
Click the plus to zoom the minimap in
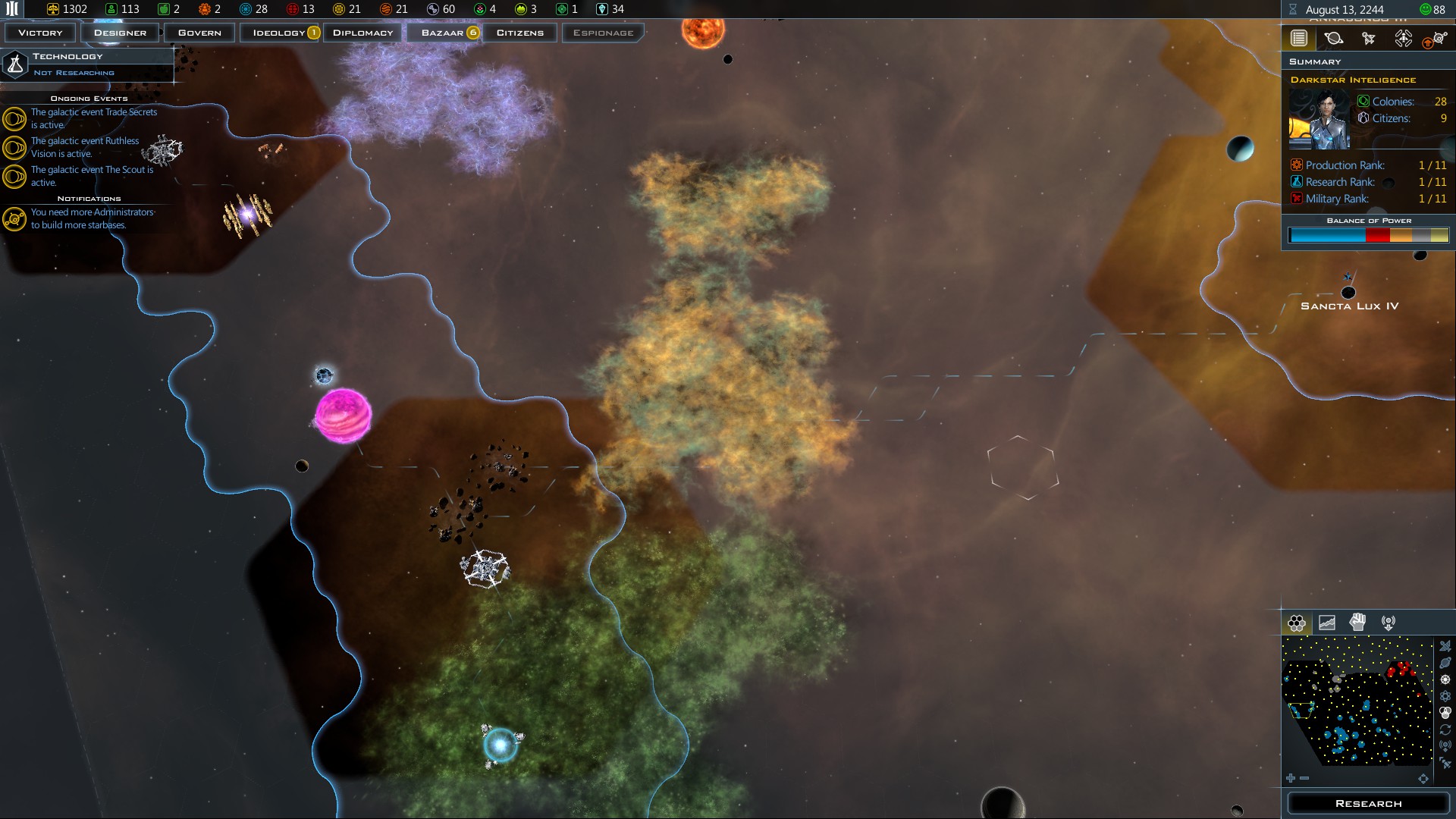pyautogui.click(x=1291, y=778)
